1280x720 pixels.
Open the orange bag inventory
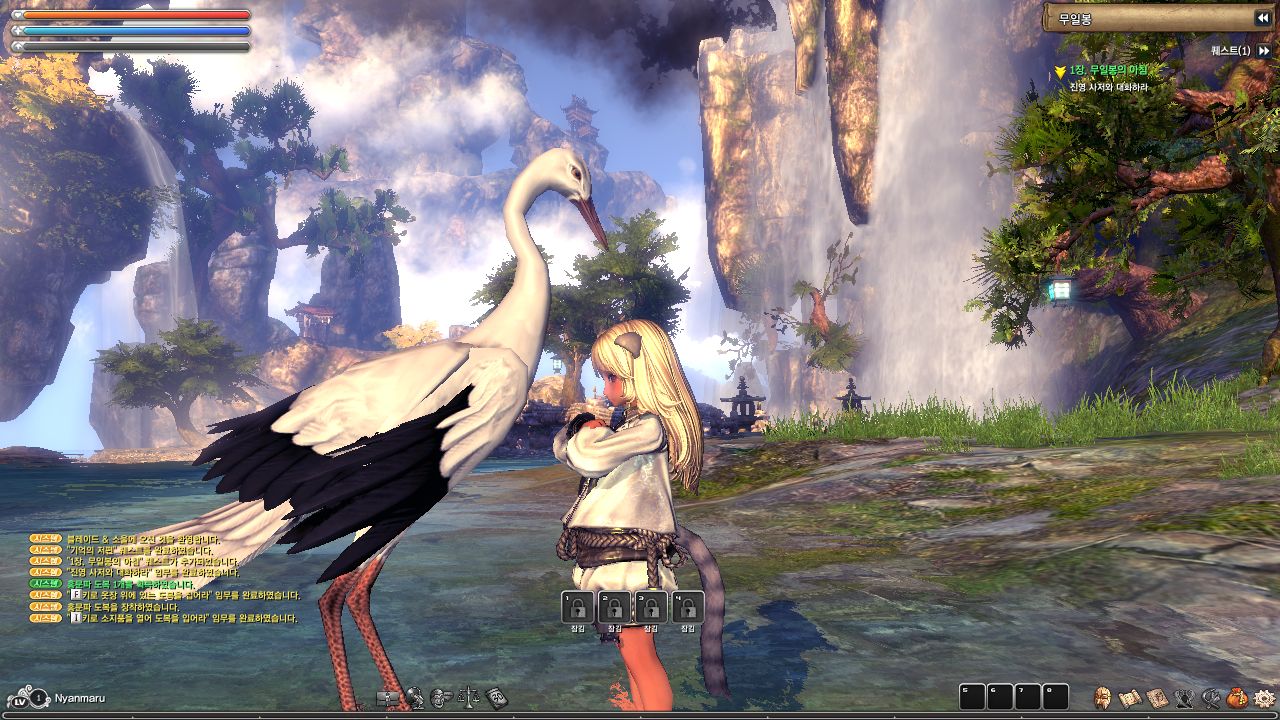pos(1237,697)
